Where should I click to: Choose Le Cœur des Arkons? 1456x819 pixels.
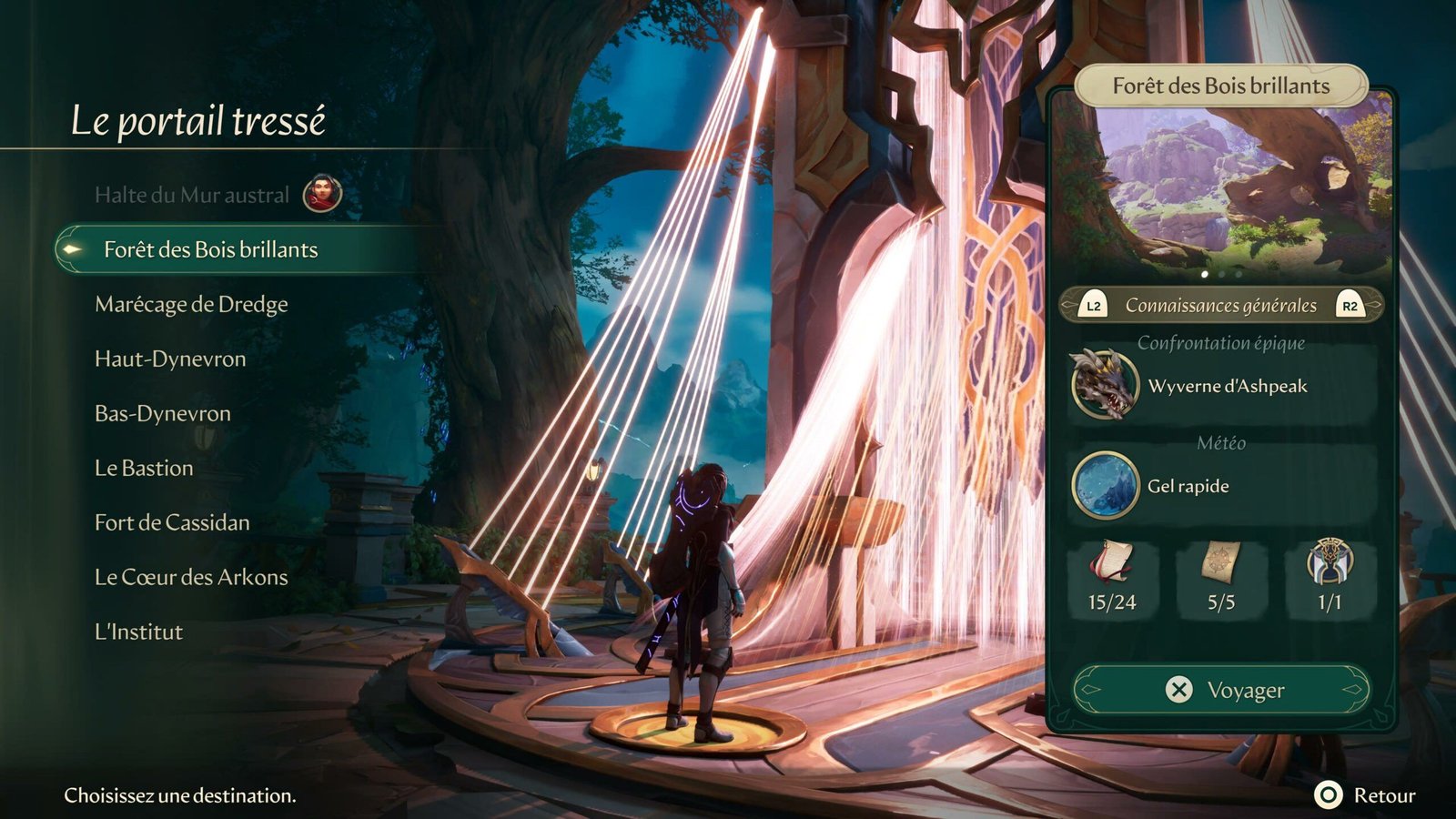pos(191,577)
